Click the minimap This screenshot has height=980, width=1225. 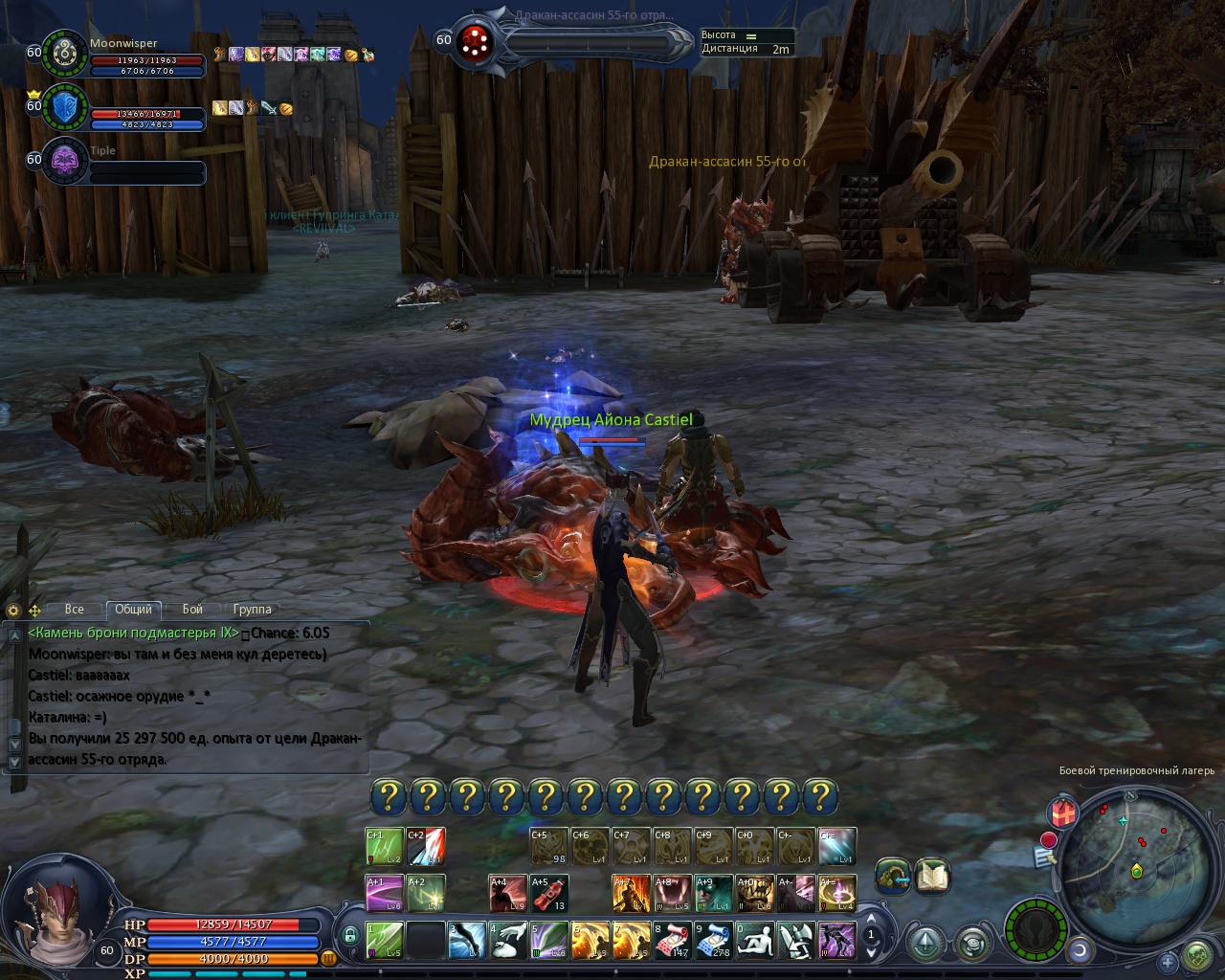pyautogui.click(x=1134, y=857)
